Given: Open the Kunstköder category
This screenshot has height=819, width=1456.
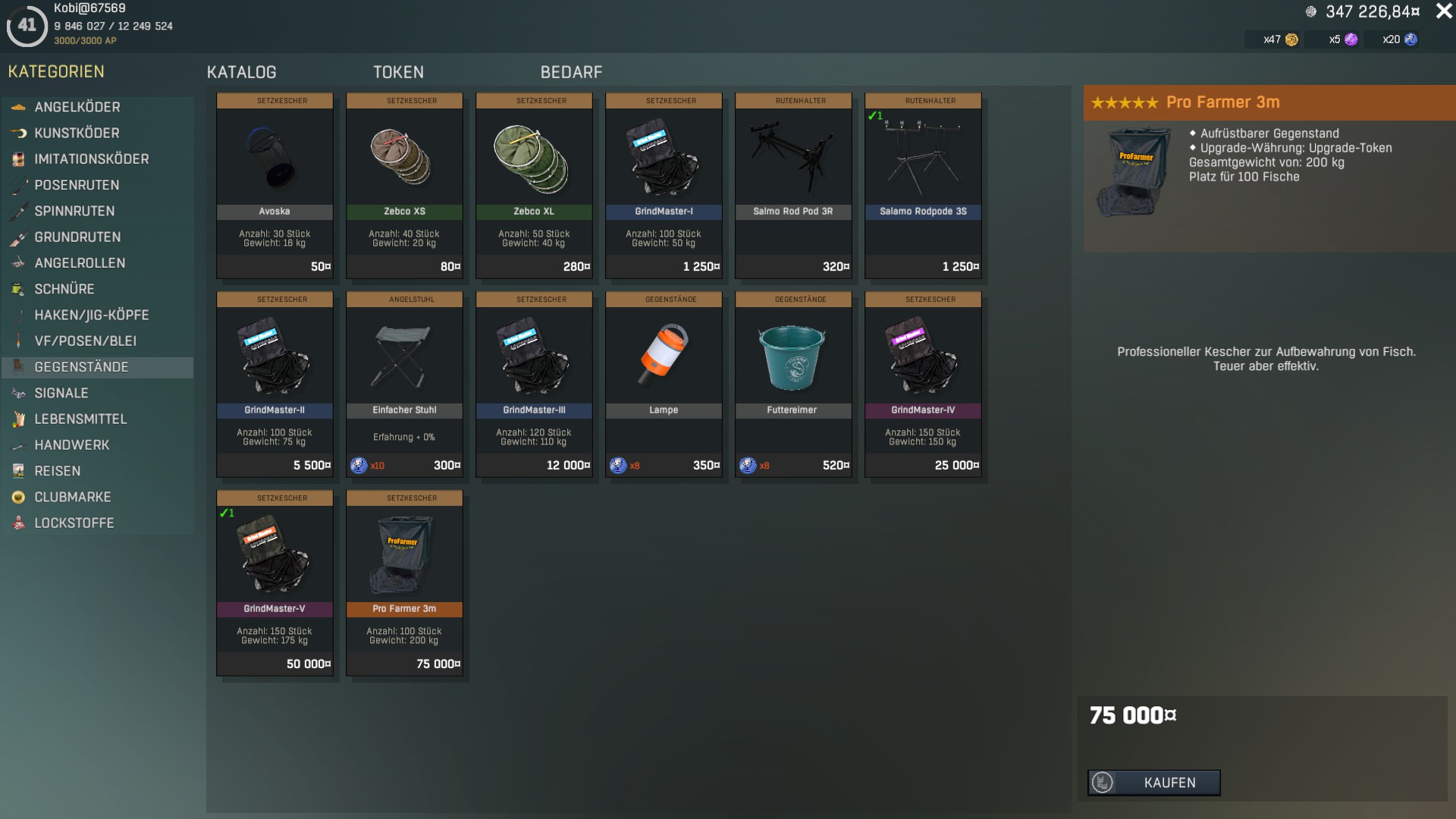Looking at the screenshot, I should [77, 133].
